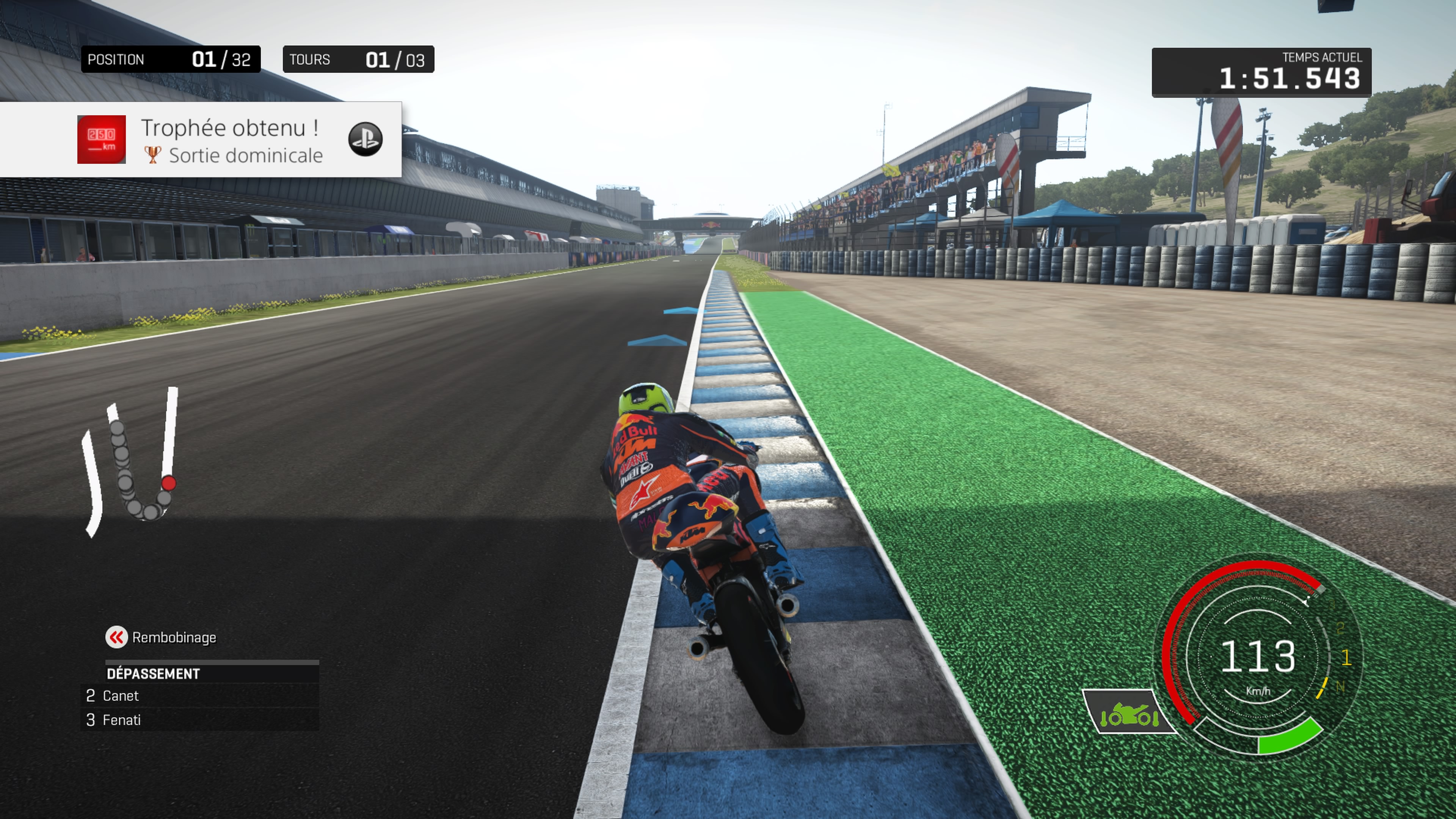Select Canet in the overtake list

121,696
